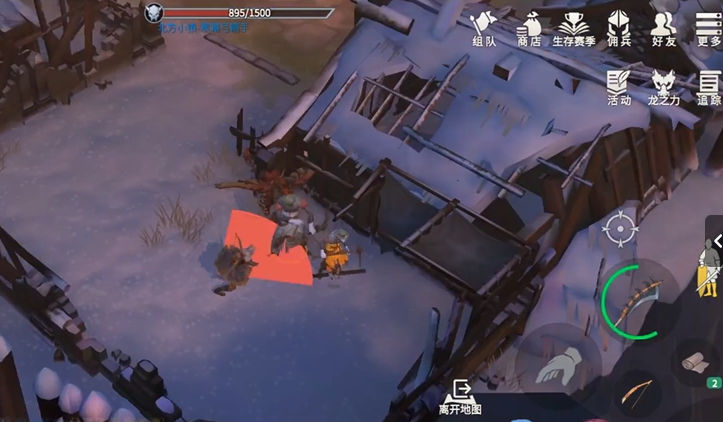Tap the crosshair target-lock button
The height and width of the screenshot is (422, 723).
pos(620,230)
